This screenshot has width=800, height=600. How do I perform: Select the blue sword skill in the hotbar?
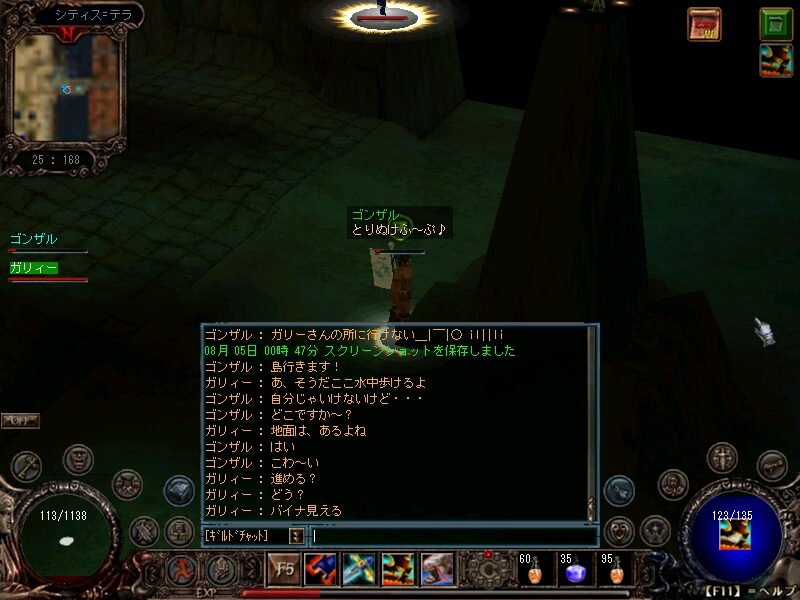click(x=359, y=570)
